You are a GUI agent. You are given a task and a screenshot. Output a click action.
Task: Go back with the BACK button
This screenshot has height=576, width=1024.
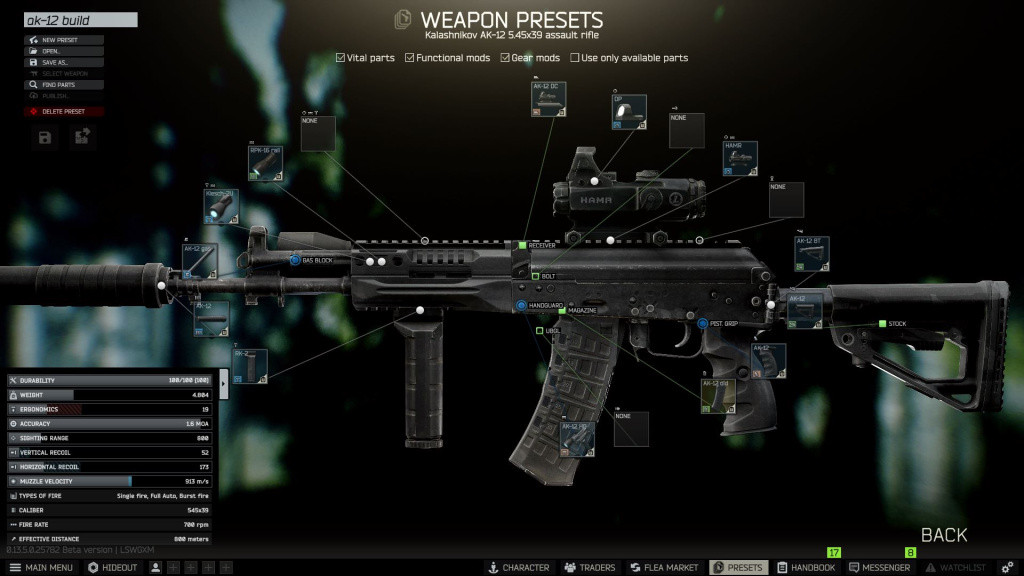(943, 535)
